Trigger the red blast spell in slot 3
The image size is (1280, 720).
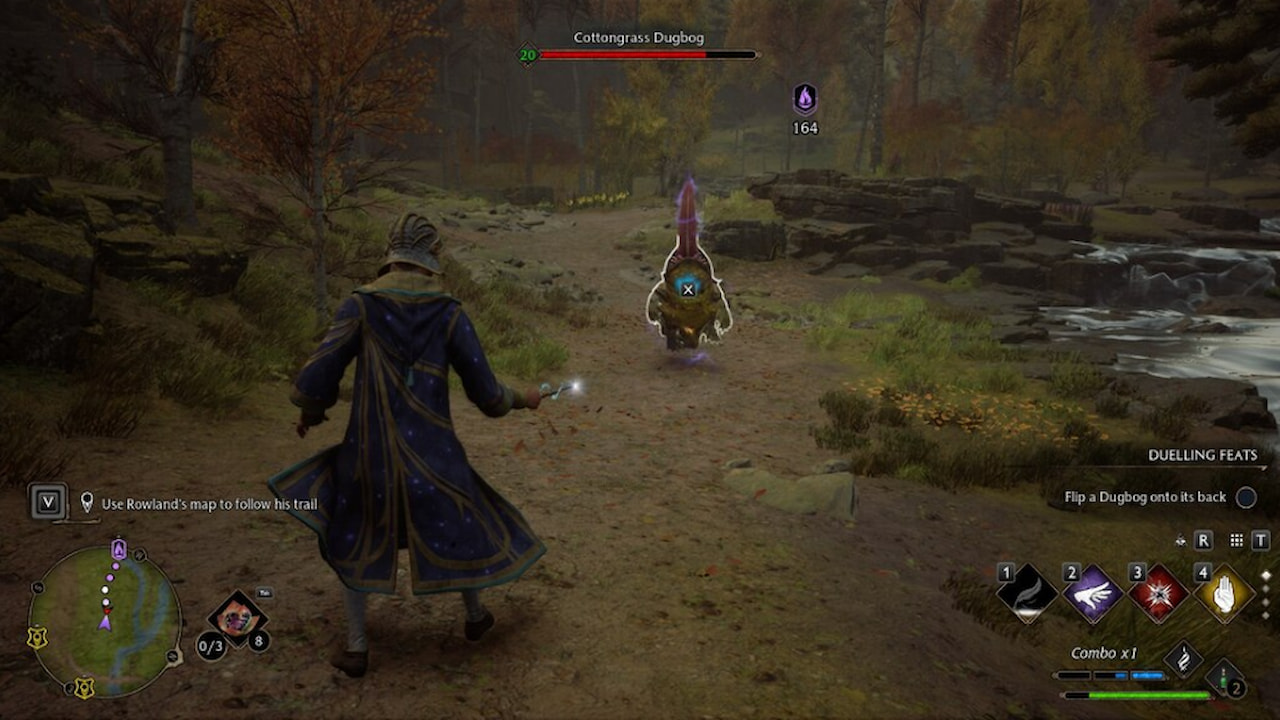click(x=1158, y=595)
